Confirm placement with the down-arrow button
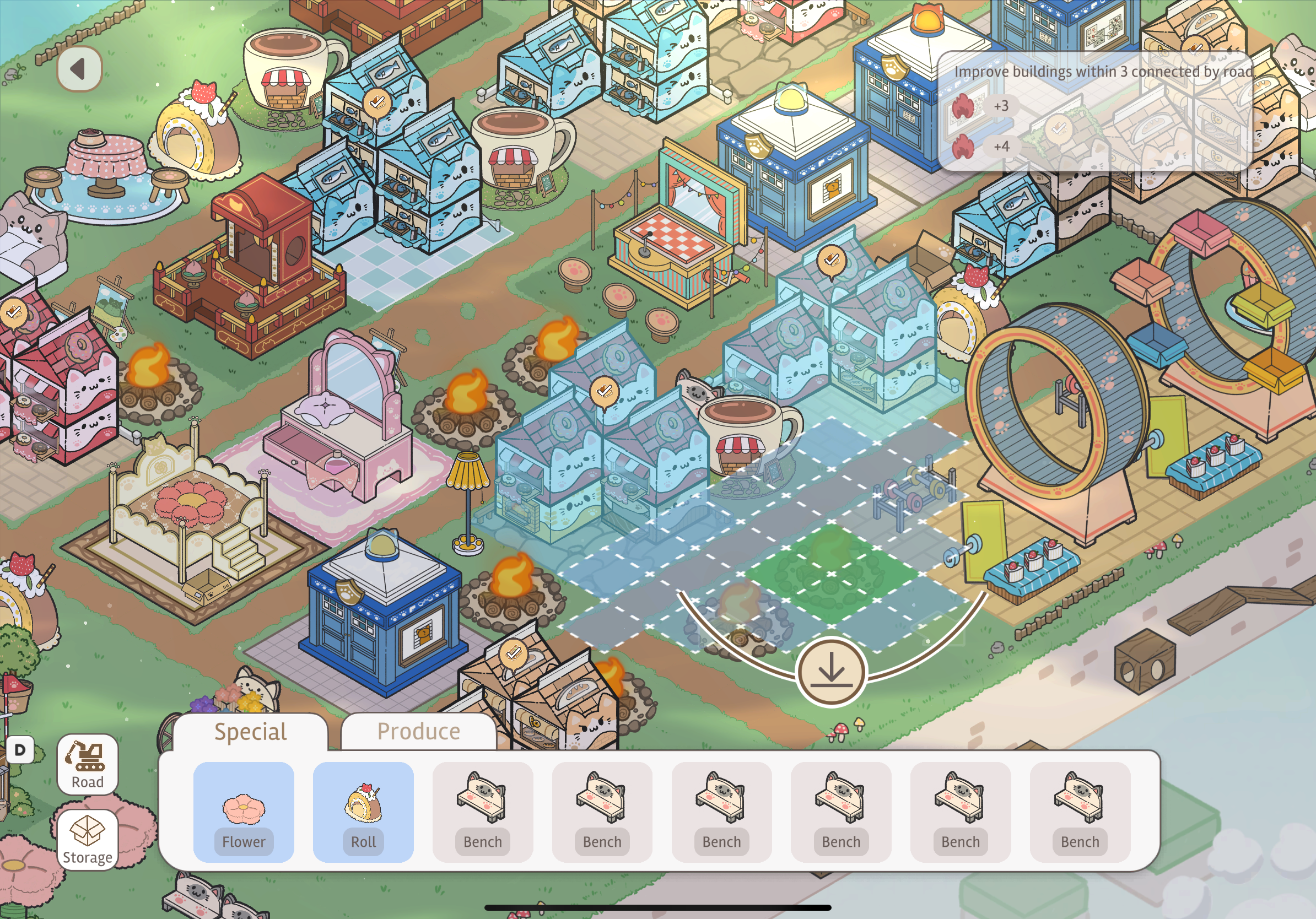 830,671
